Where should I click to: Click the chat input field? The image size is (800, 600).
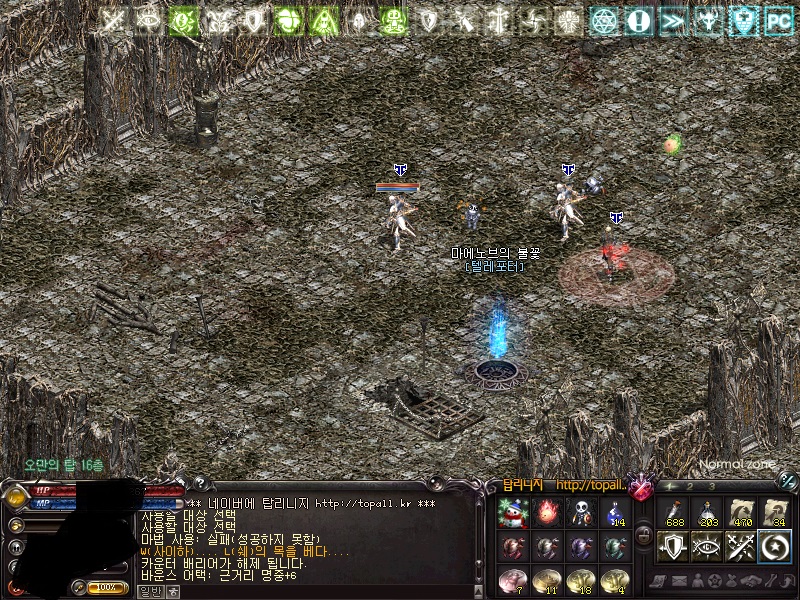(300, 591)
